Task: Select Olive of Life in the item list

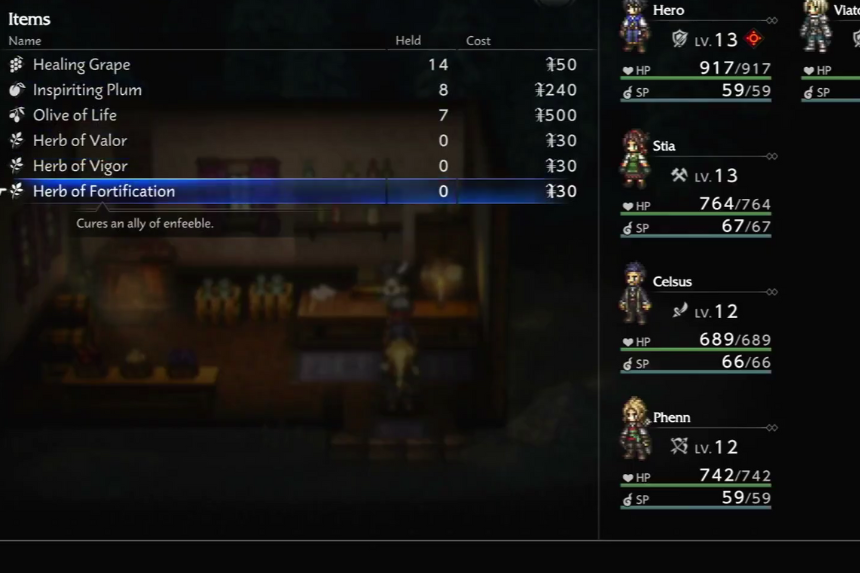Action: [x=75, y=115]
